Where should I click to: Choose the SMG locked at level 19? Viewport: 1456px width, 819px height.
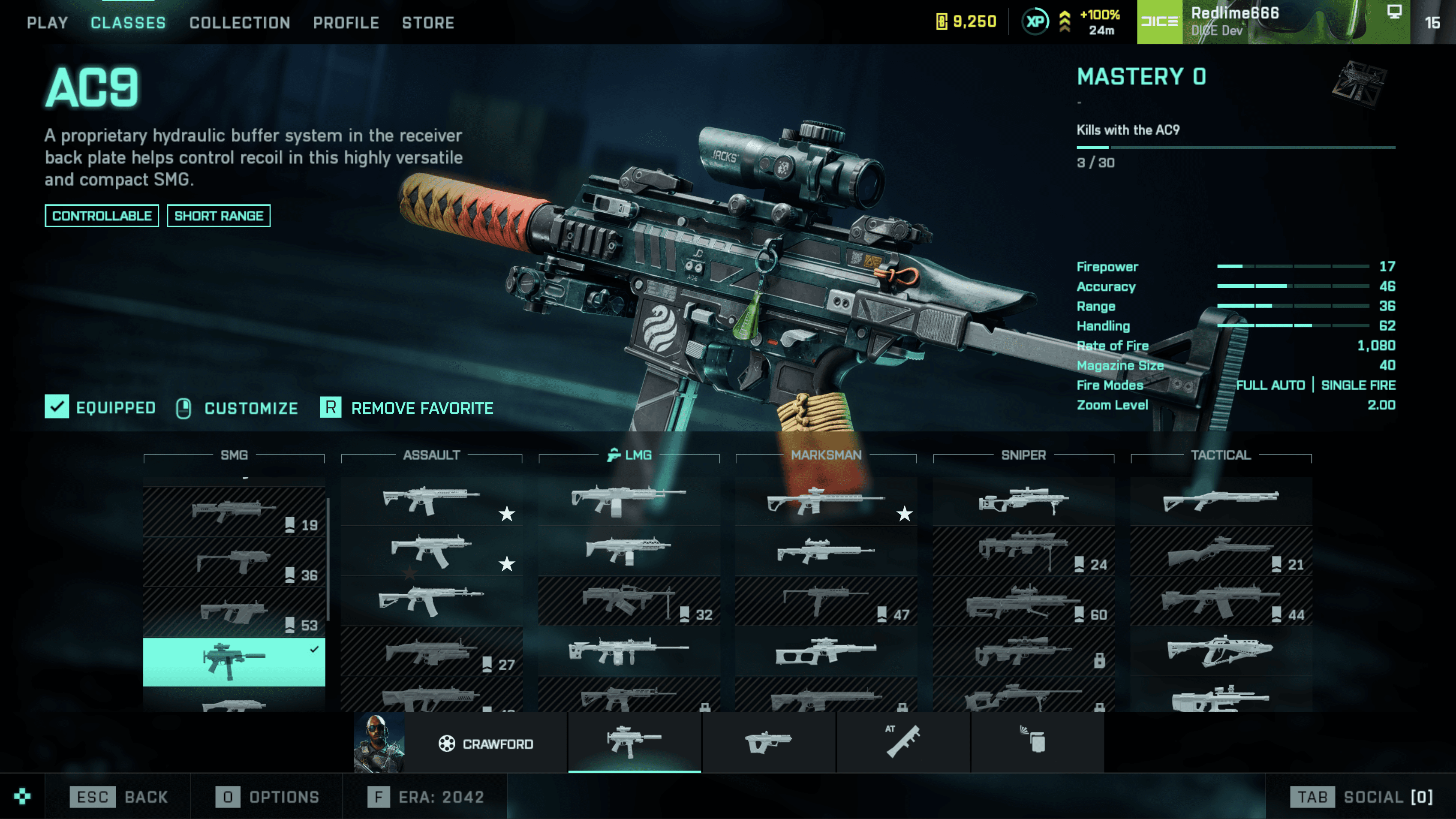click(233, 512)
